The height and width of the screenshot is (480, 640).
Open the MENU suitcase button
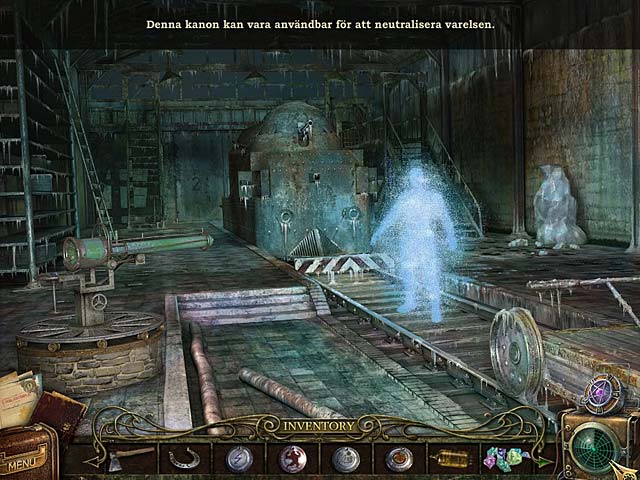click(24, 461)
